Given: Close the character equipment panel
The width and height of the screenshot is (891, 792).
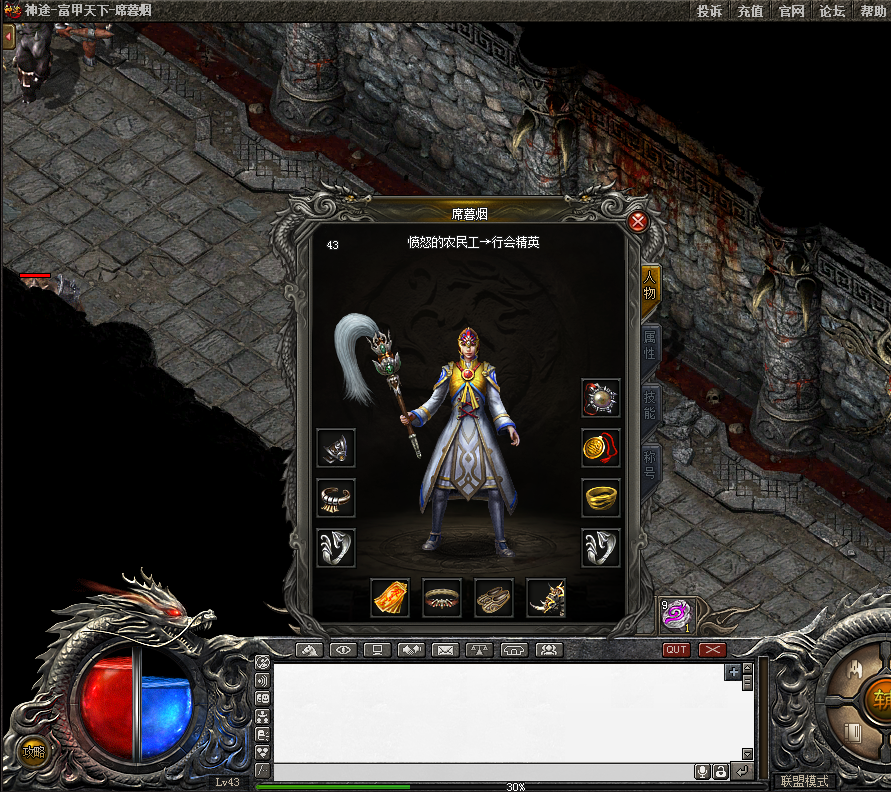Looking at the screenshot, I should point(638,222).
